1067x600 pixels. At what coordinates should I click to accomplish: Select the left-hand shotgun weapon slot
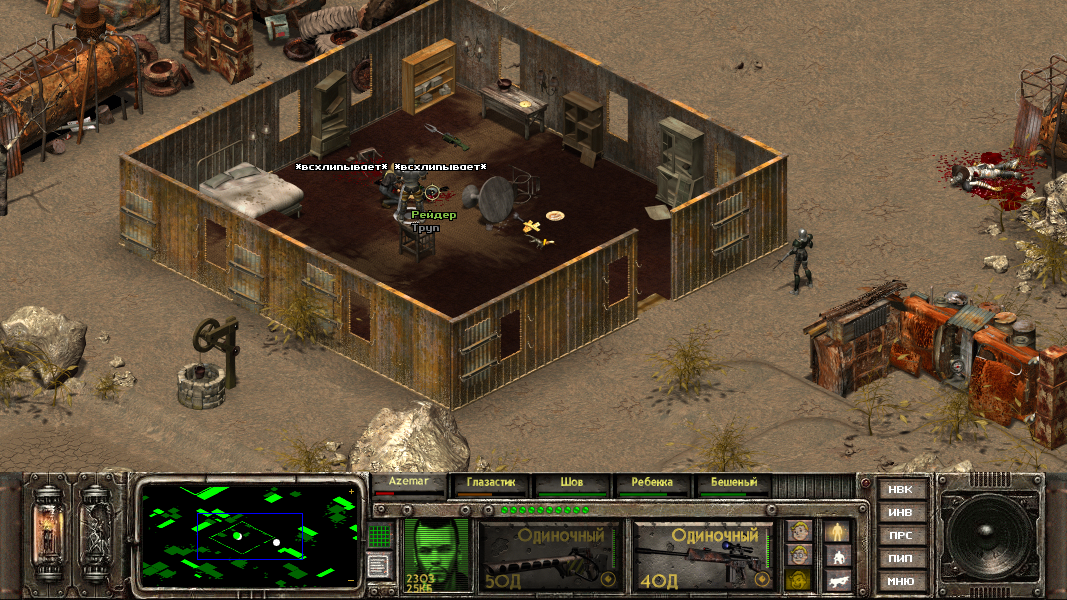[546, 555]
